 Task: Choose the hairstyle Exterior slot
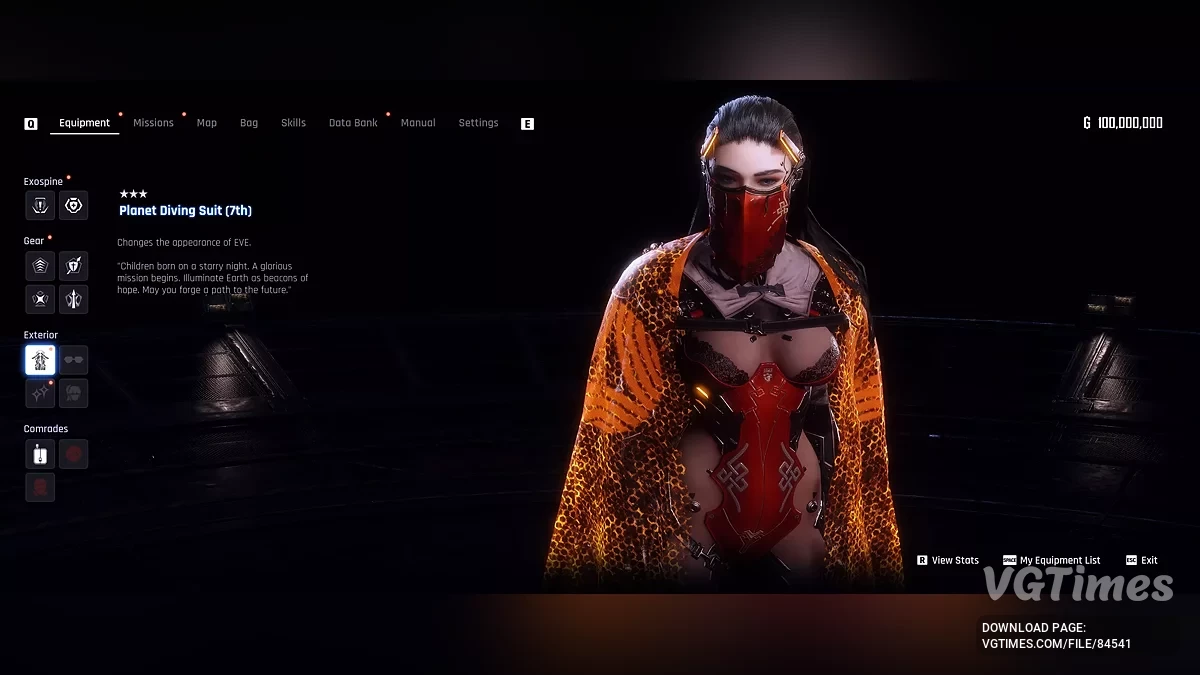coord(73,393)
